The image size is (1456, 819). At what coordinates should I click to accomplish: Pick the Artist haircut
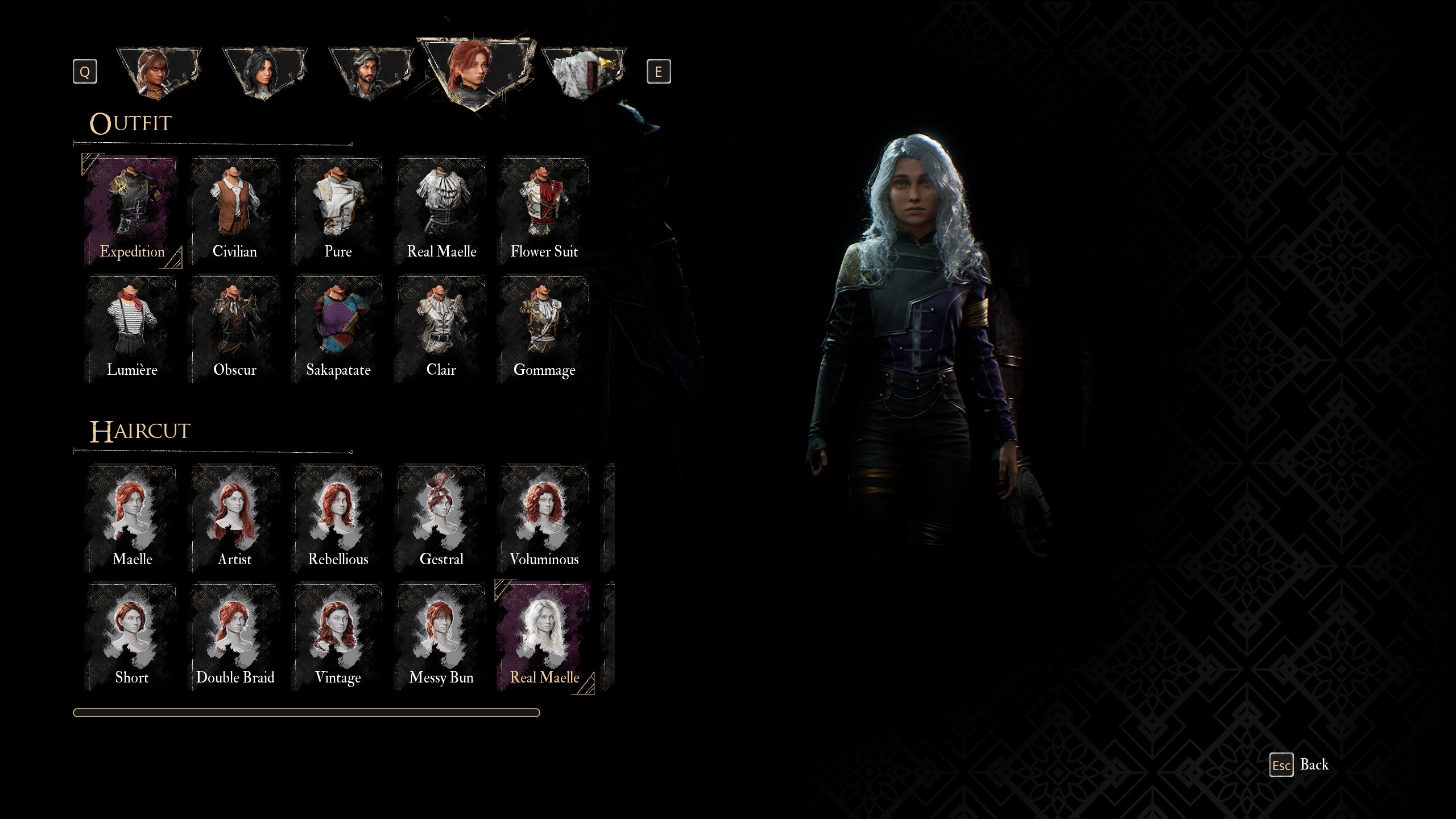pyautogui.click(x=234, y=519)
